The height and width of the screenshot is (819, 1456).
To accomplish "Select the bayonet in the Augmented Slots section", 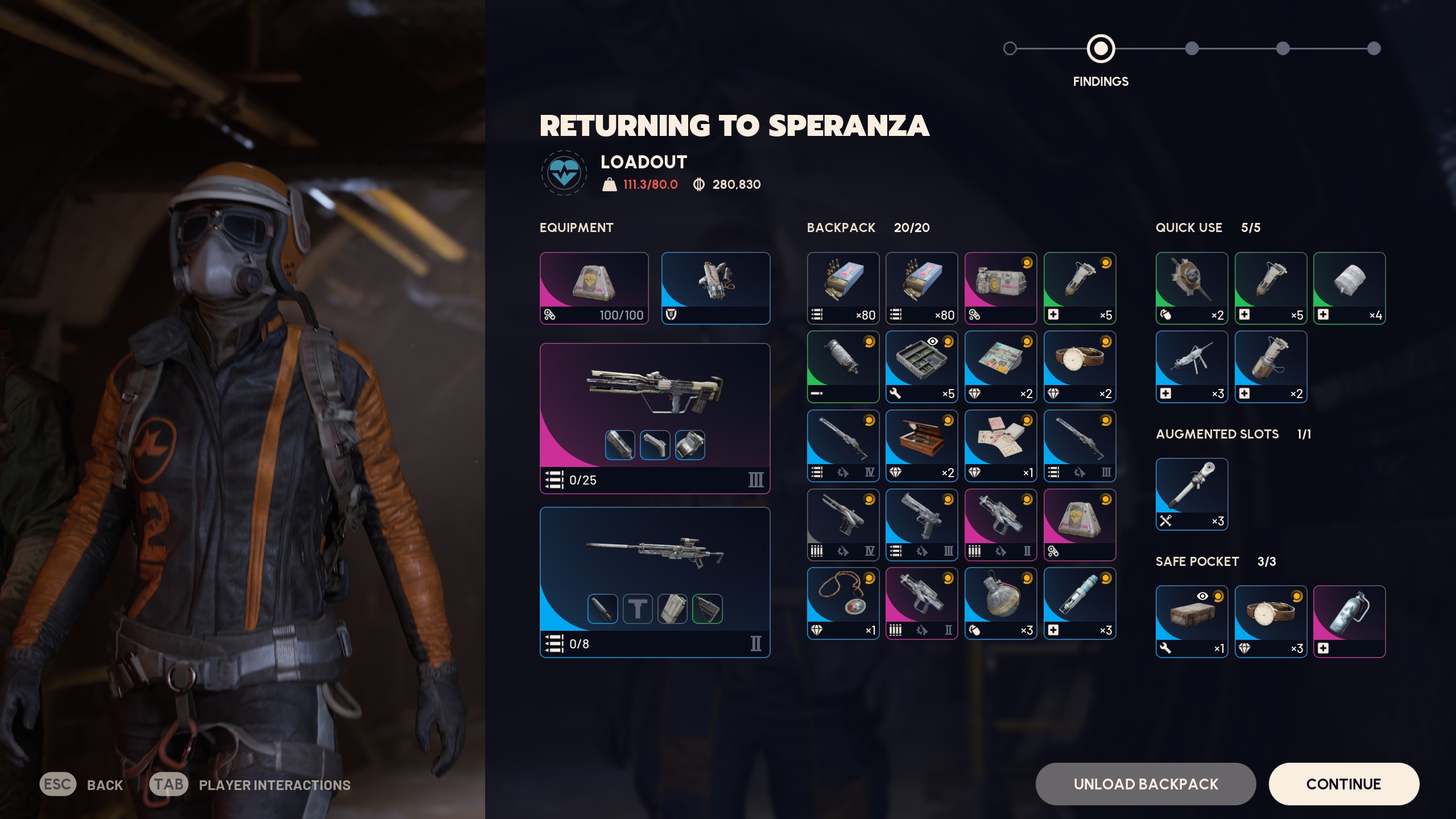I will pos(1192,494).
